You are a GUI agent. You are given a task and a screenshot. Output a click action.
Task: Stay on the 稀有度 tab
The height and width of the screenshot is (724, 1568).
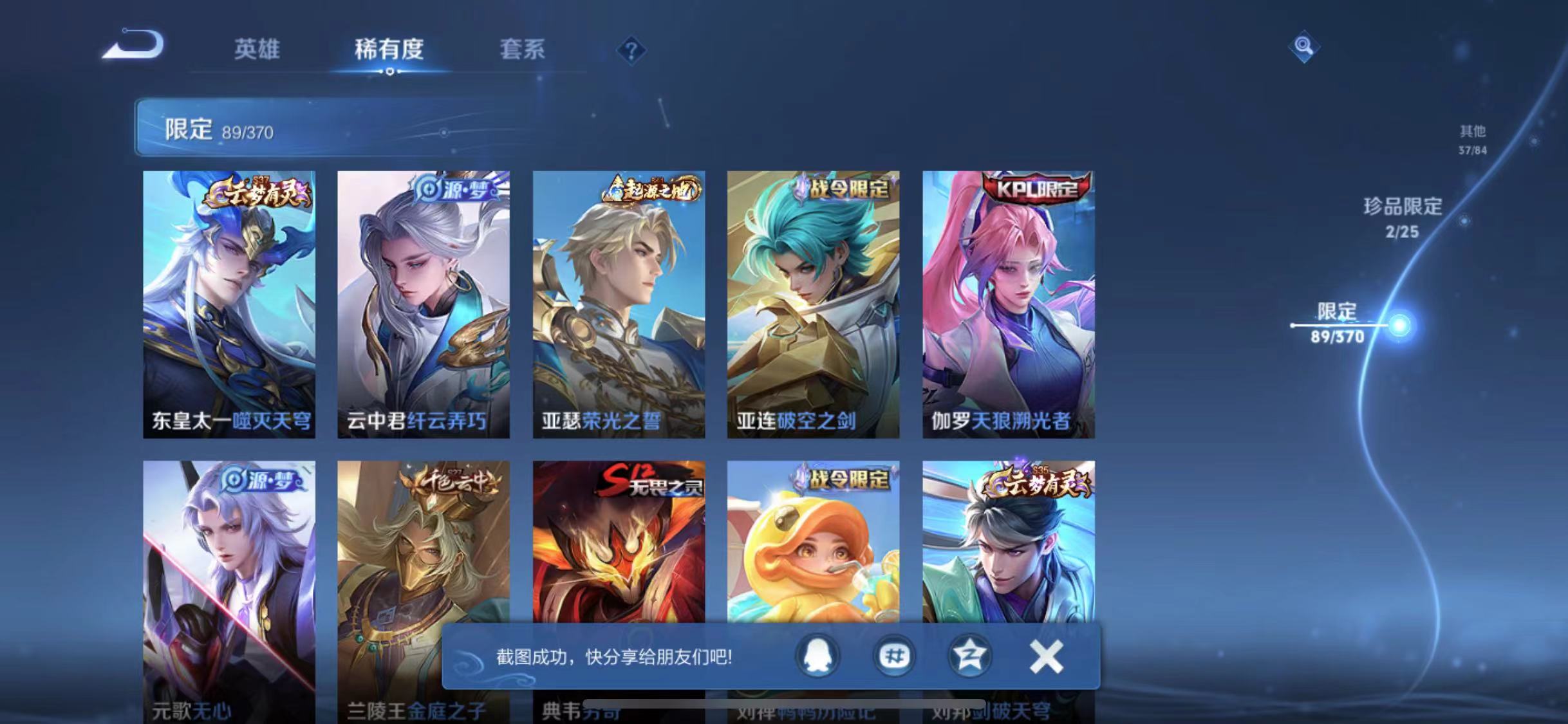(387, 49)
